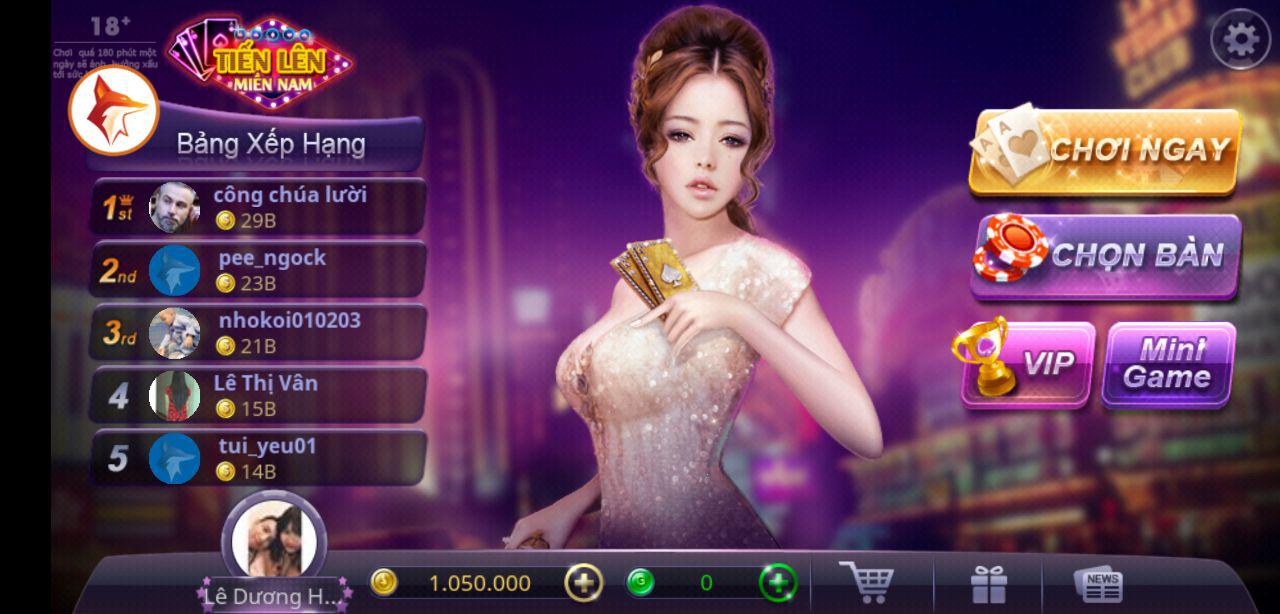
Task: Open the gift box rewards
Action: [x=988, y=584]
